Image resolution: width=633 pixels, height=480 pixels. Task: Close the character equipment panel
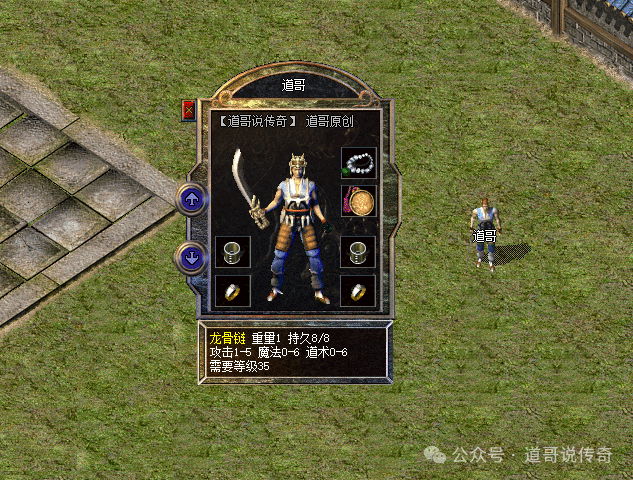(188, 111)
